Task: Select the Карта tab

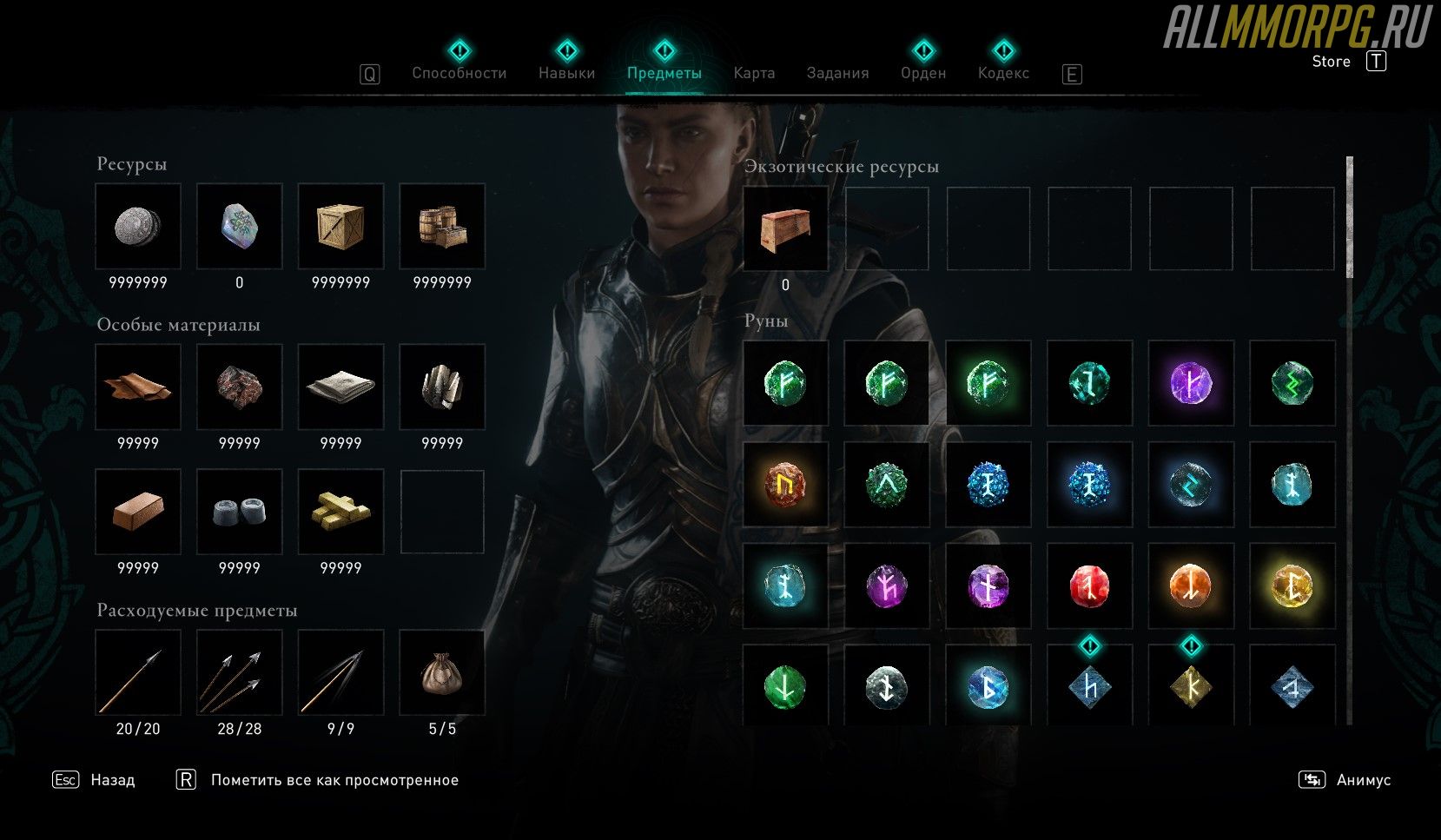Action: pos(754,73)
